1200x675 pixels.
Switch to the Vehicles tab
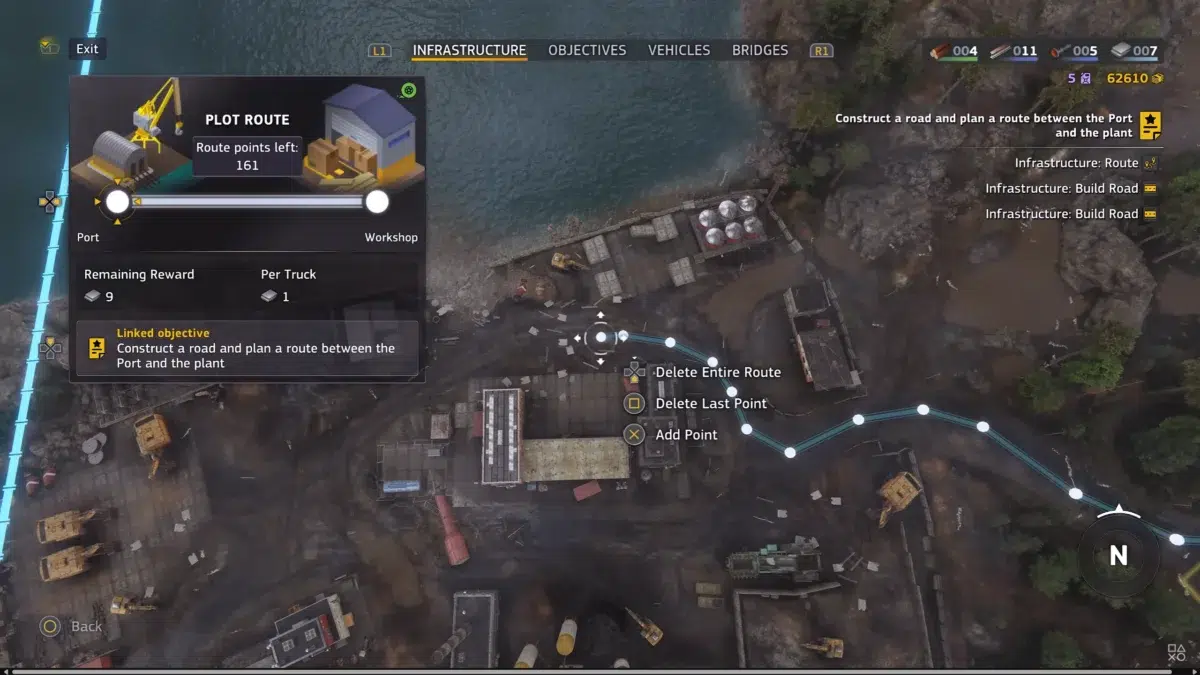pos(679,50)
